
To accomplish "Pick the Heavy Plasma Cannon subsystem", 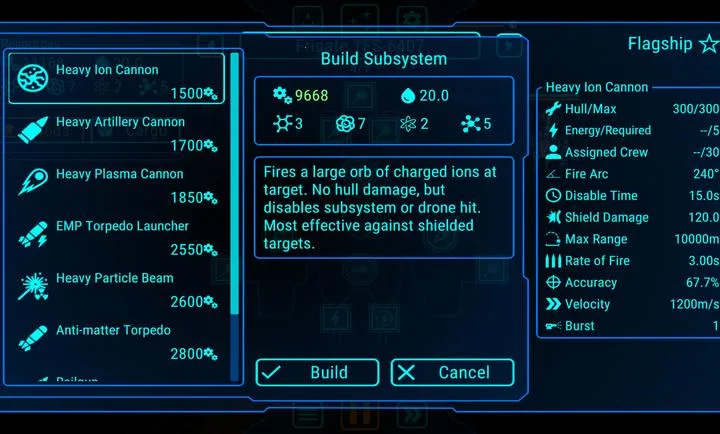I will pos(117,184).
